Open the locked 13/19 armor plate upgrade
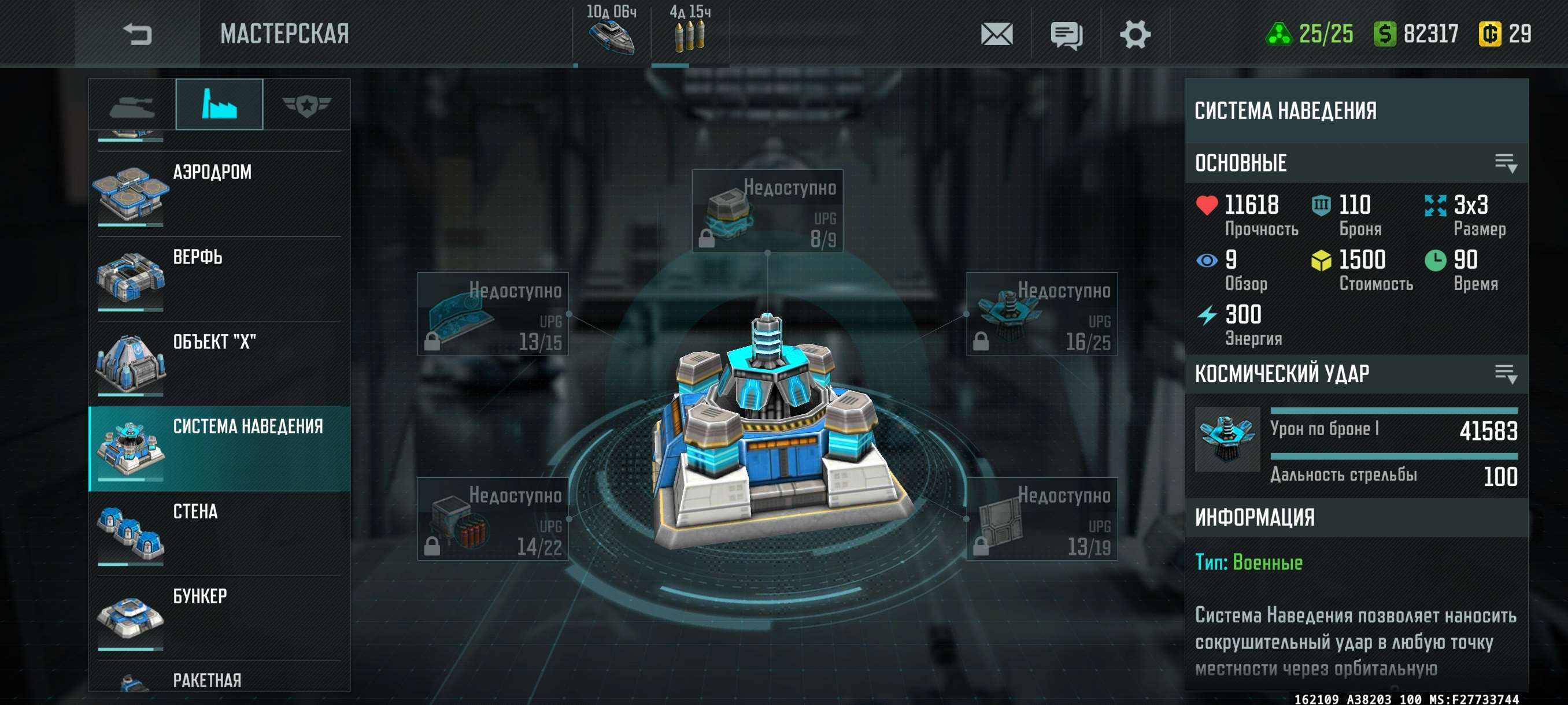 1041,518
